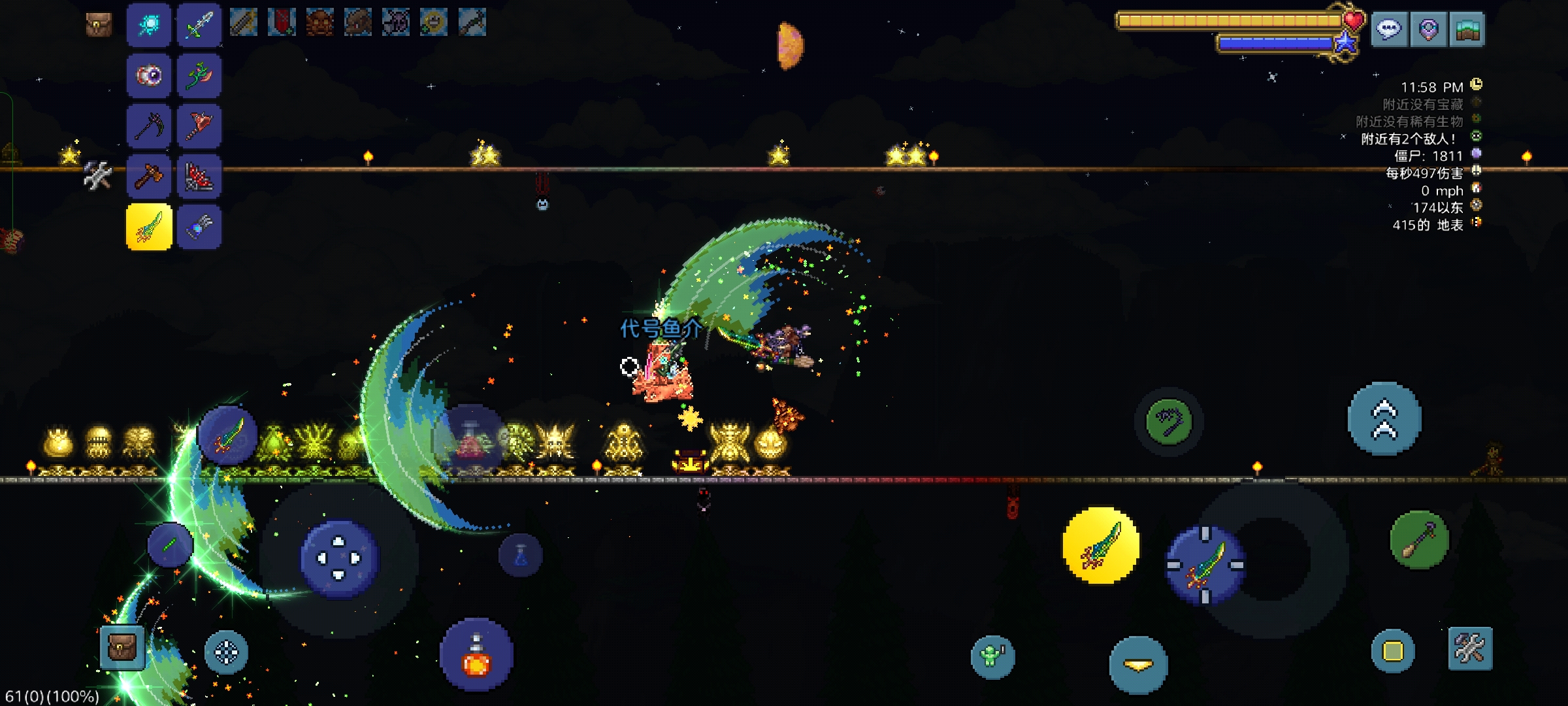Open the crossed hammer and wrench settings button

pos(1470,648)
